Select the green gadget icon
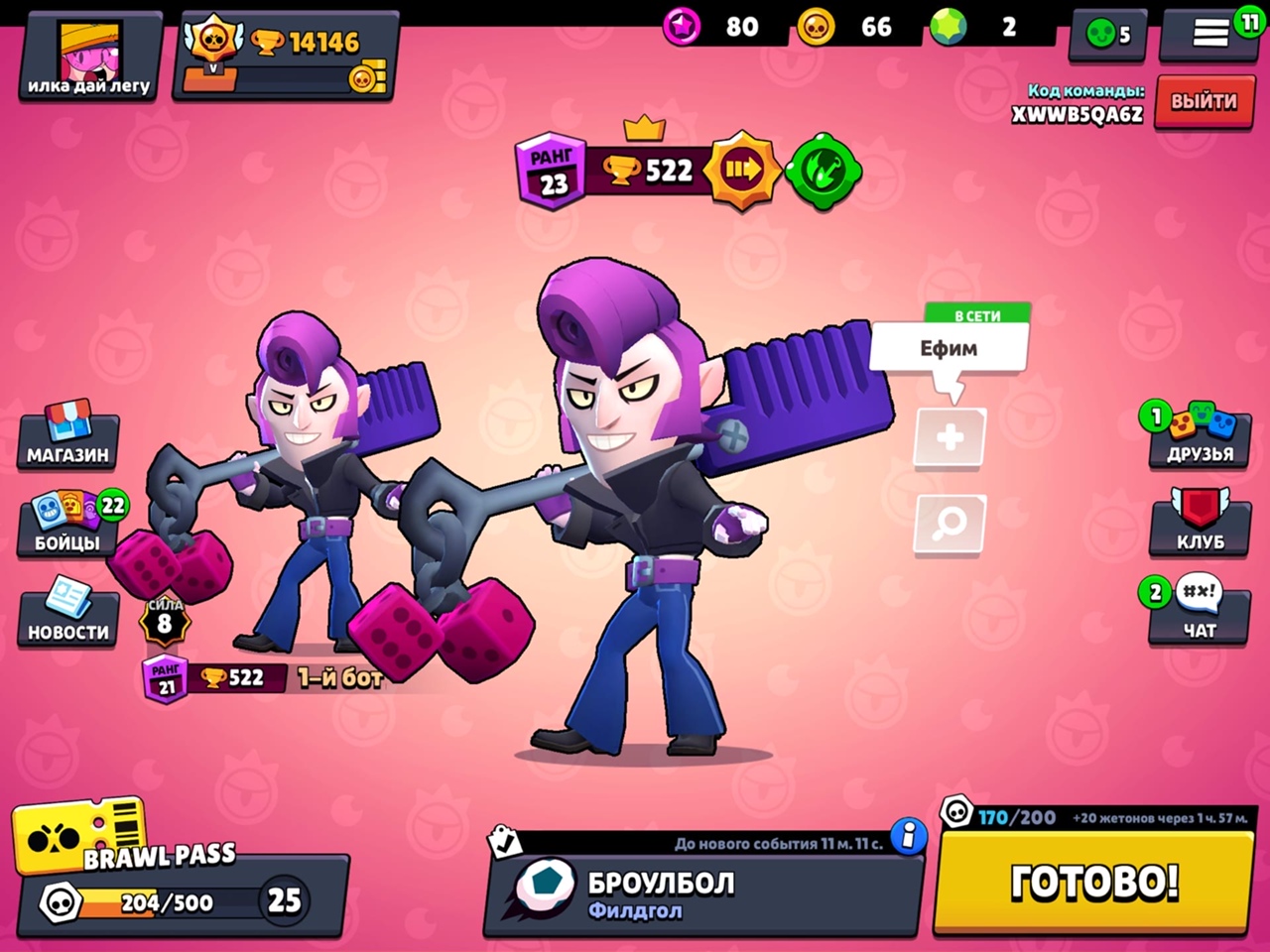The image size is (1270, 952). point(823,171)
